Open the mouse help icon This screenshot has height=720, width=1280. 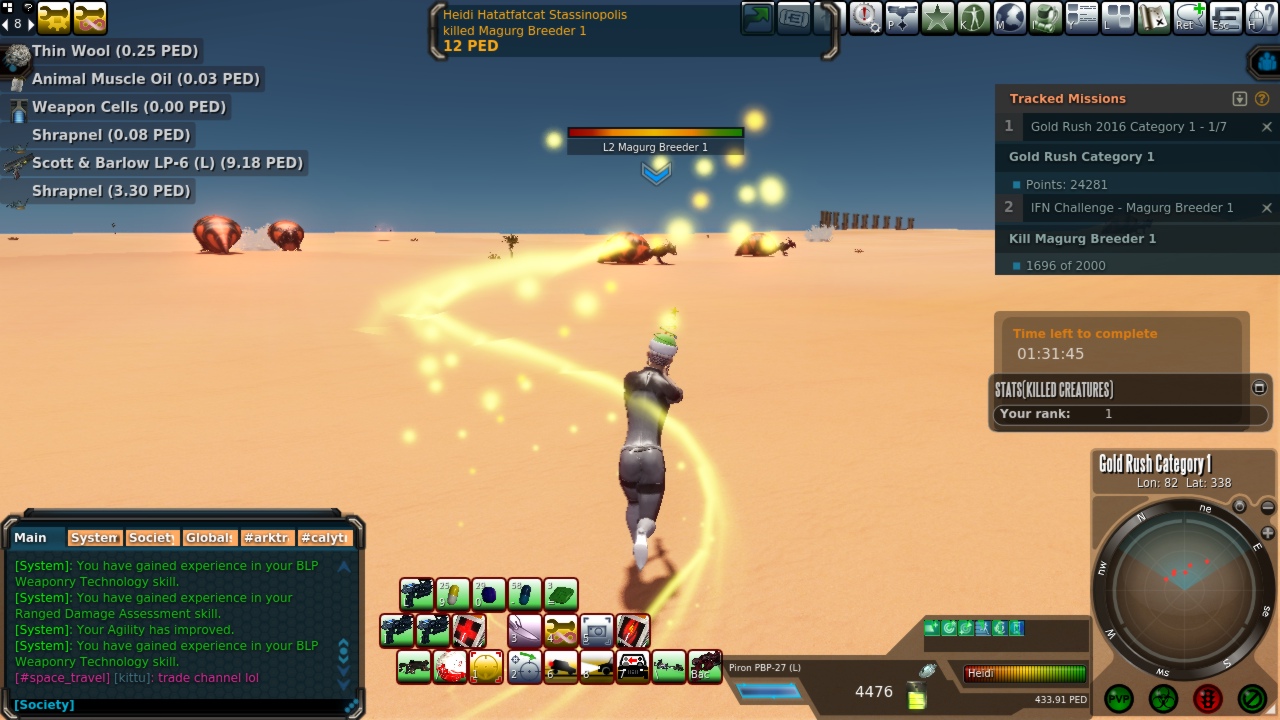[1262, 18]
